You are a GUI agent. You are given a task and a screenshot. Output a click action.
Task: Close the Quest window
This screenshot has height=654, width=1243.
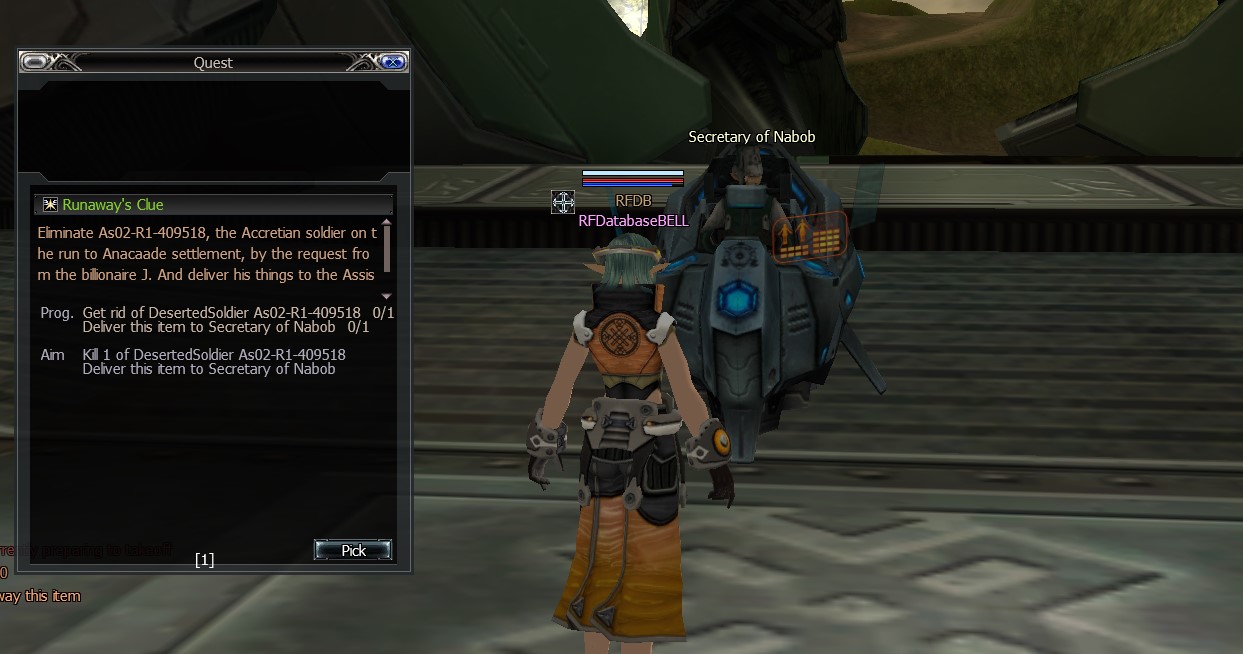393,62
